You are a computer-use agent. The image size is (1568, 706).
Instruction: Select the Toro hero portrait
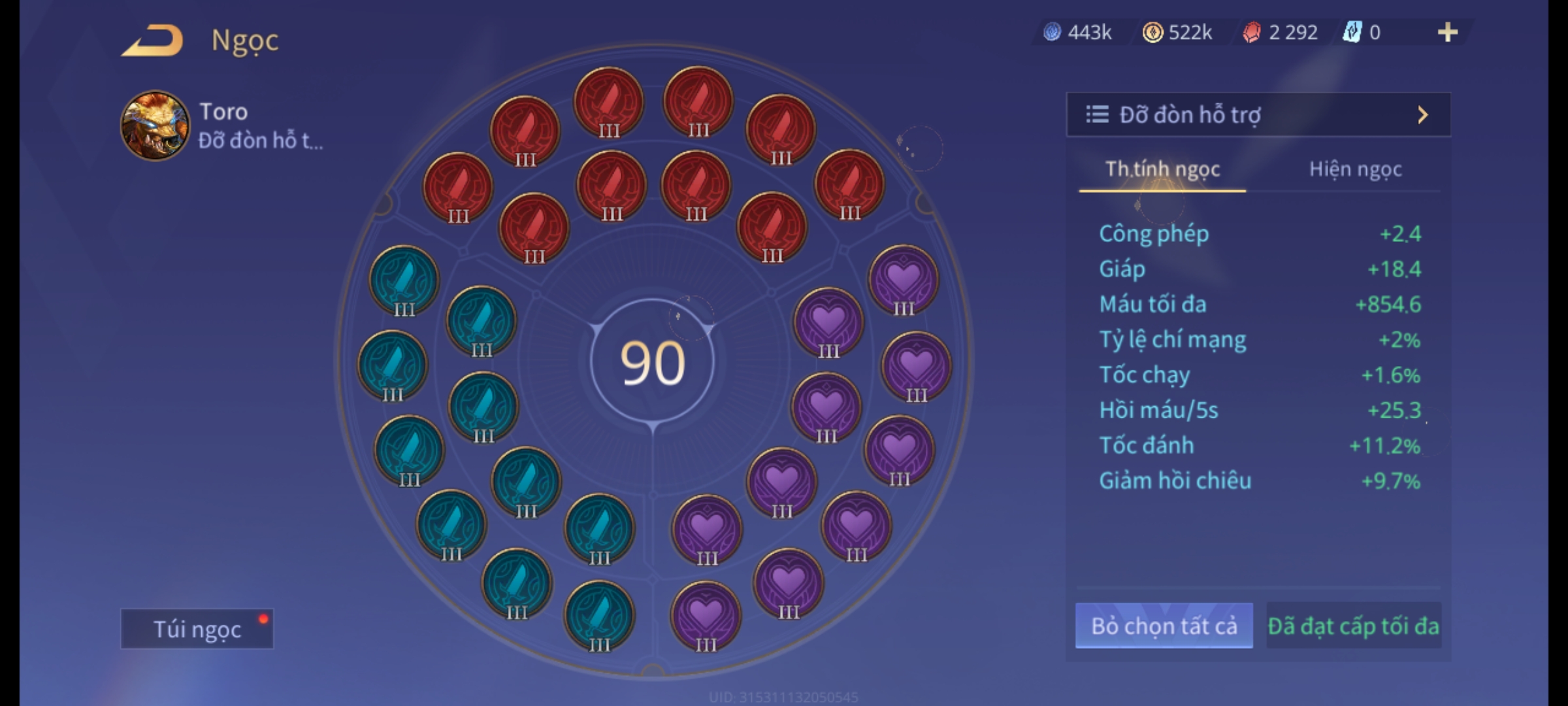[x=155, y=126]
